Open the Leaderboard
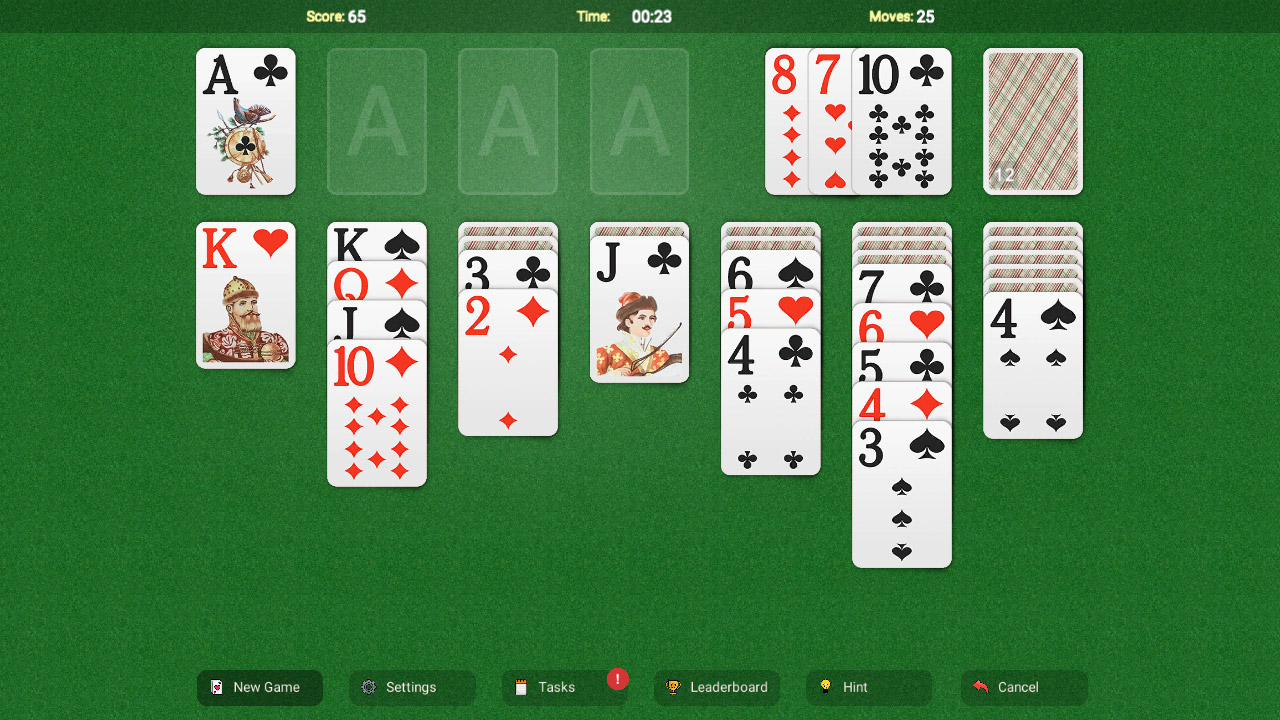This screenshot has height=720, width=1280. click(717, 687)
